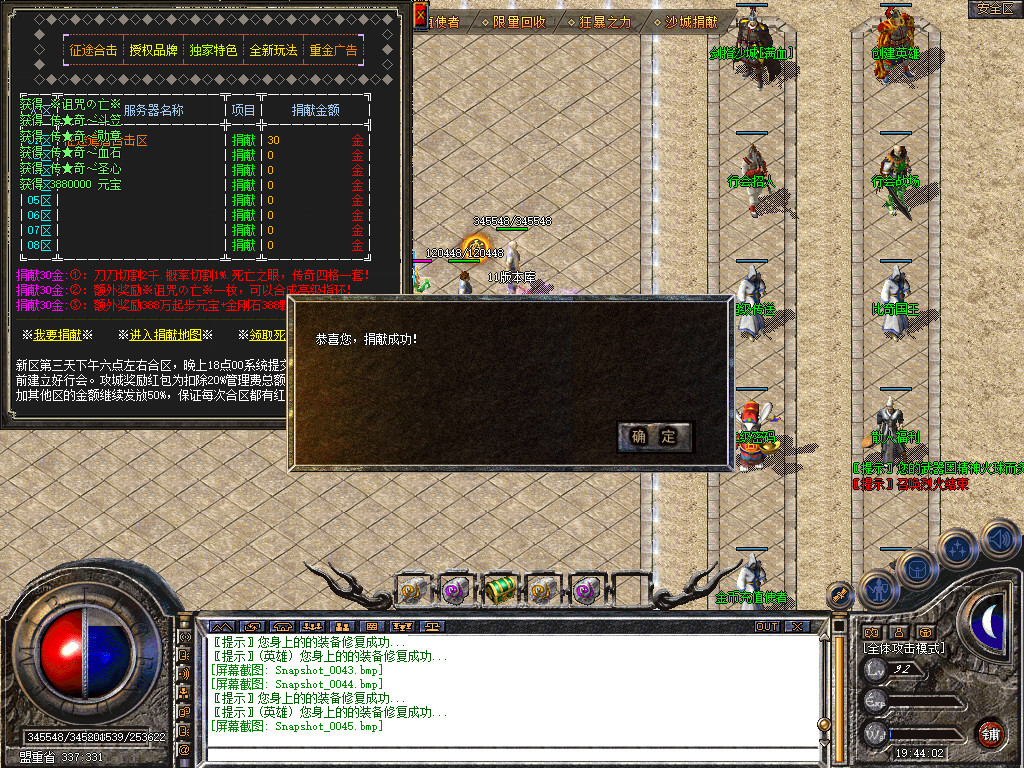Show the 全新玩法 tab
Viewport: 1024px width, 768px height.
(x=273, y=50)
